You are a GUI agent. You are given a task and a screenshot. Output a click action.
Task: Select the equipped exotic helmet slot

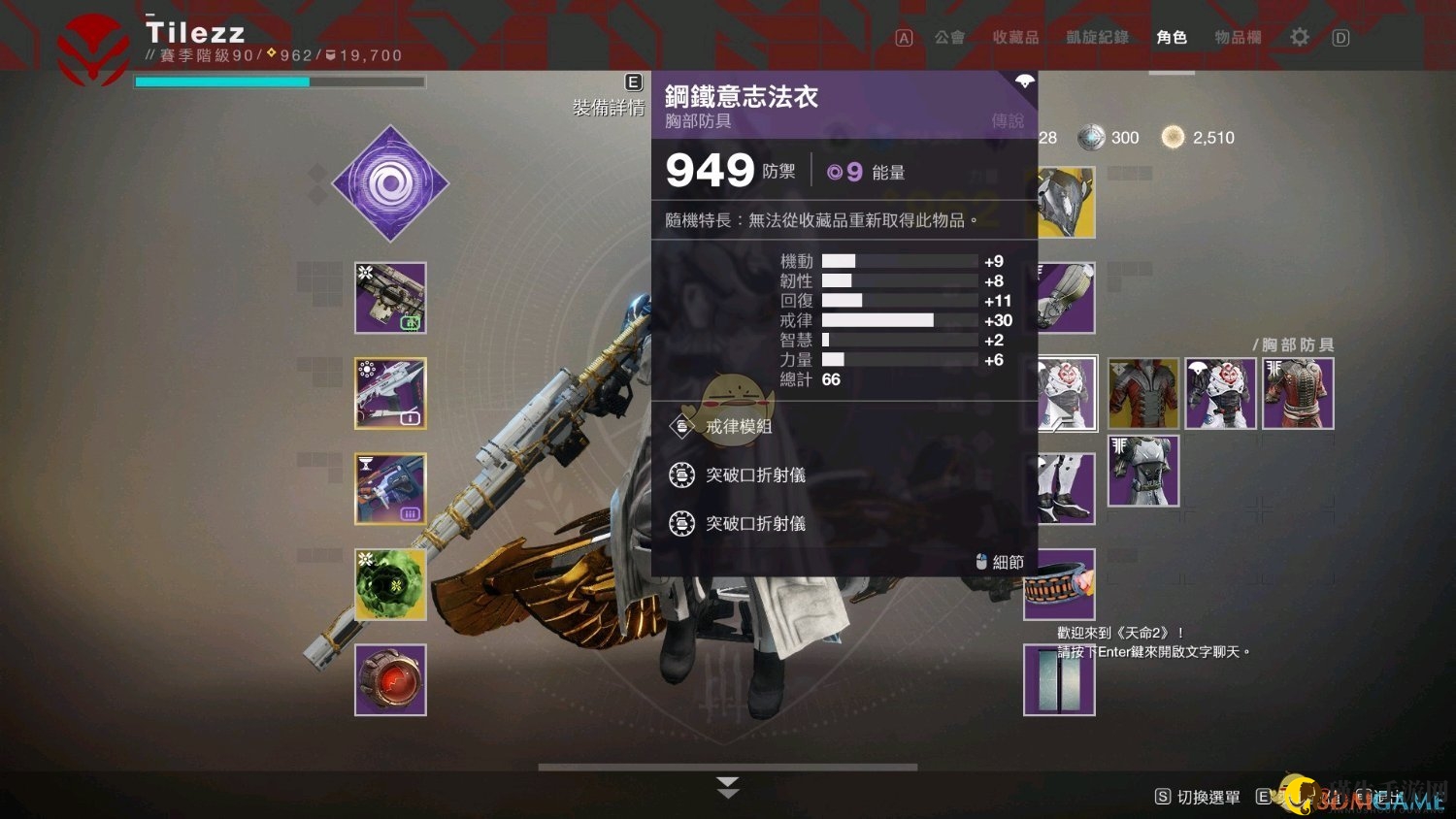coord(1066,203)
